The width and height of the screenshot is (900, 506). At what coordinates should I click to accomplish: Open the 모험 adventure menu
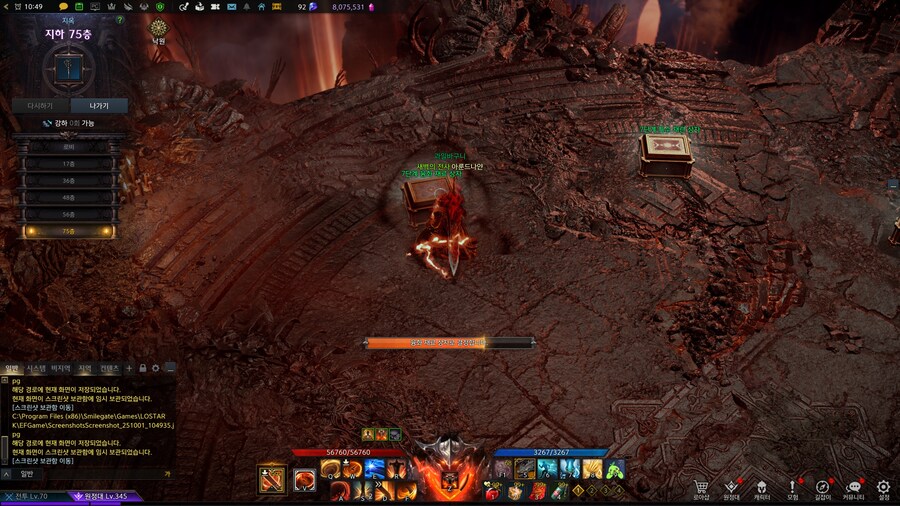click(x=793, y=487)
